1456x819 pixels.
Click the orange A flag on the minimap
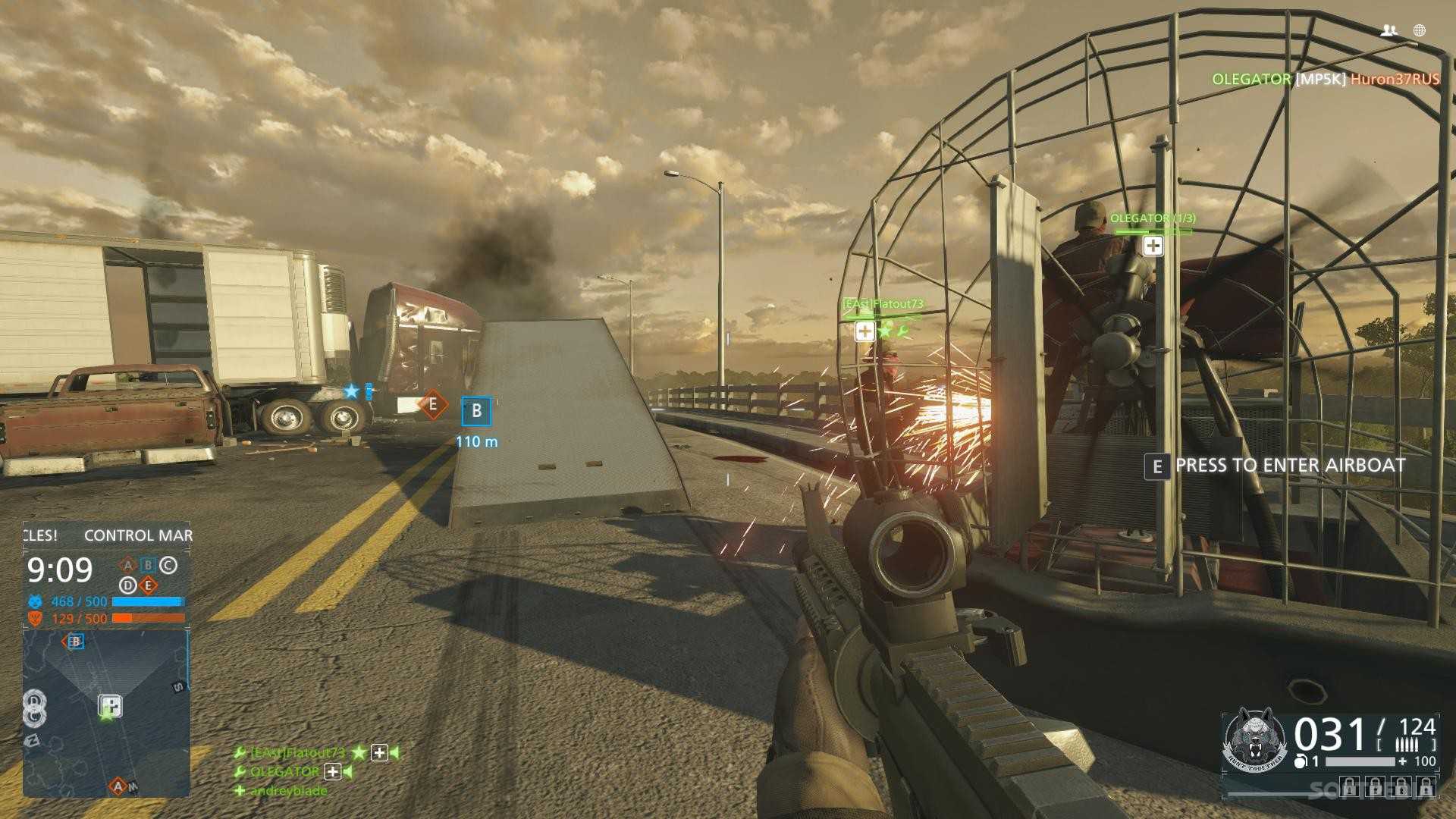coord(117,786)
